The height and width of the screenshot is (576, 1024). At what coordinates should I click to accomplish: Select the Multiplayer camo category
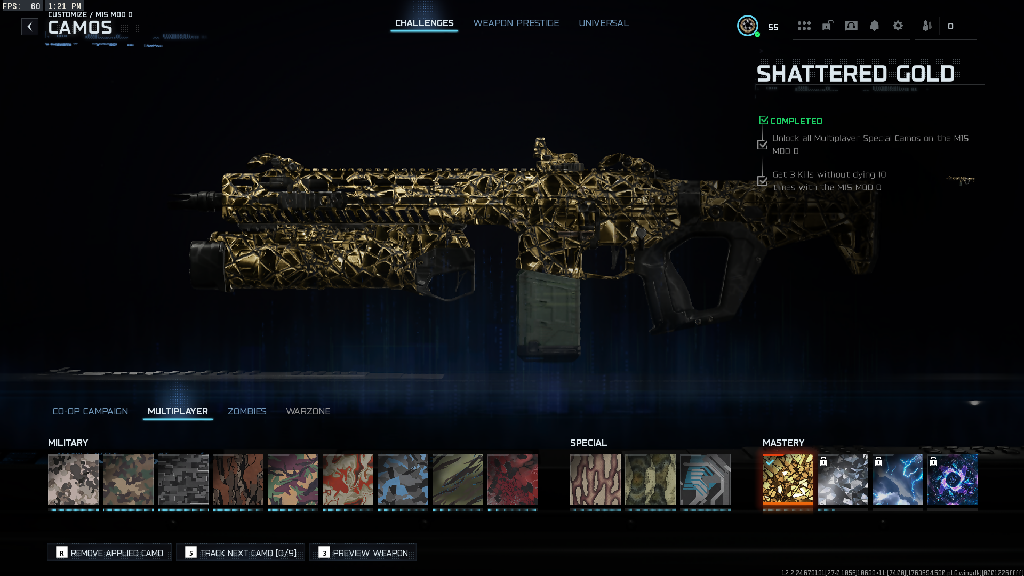pos(177,411)
